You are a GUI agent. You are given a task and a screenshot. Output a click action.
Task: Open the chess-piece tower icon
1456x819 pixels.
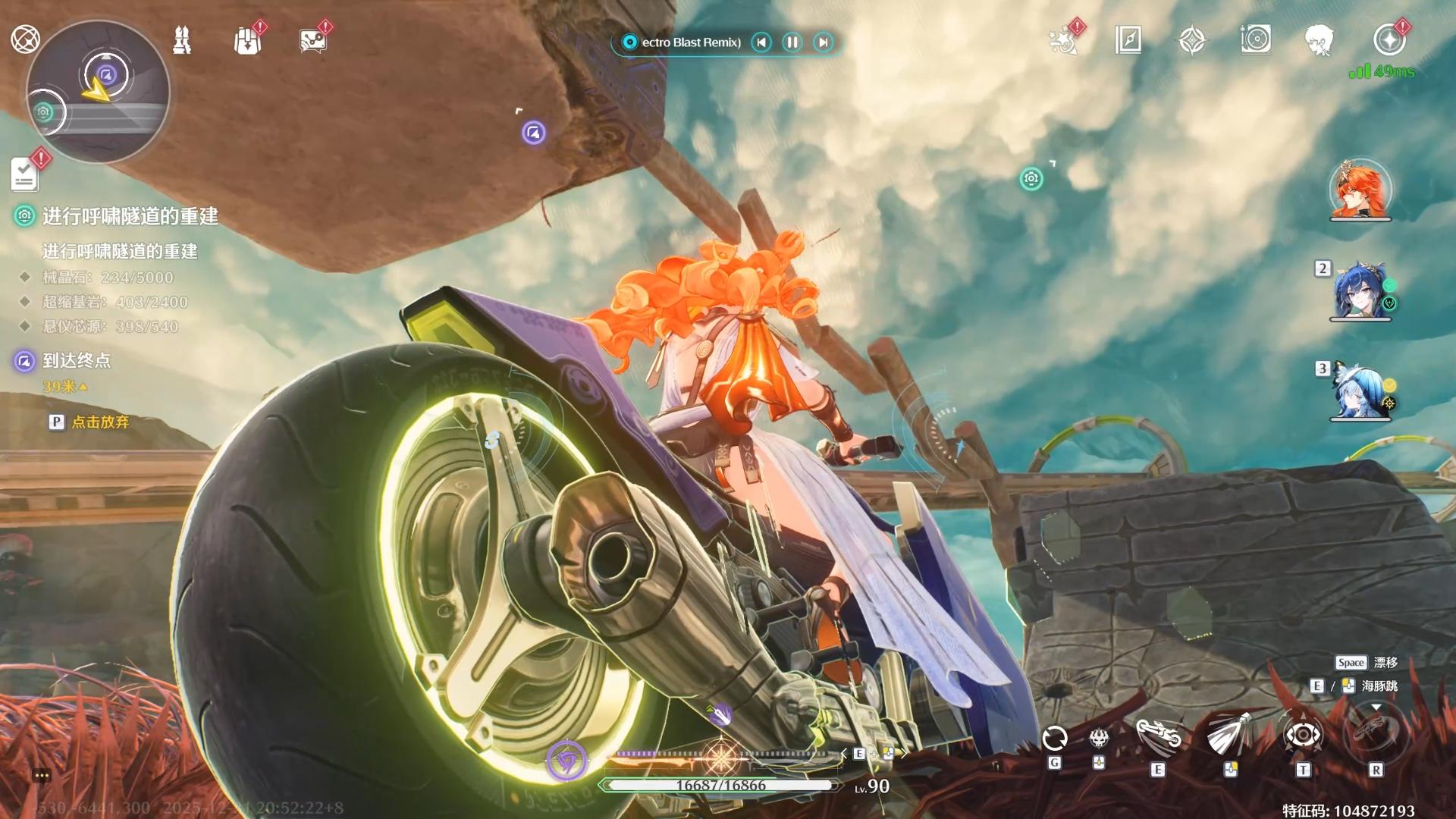pos(182,40)
